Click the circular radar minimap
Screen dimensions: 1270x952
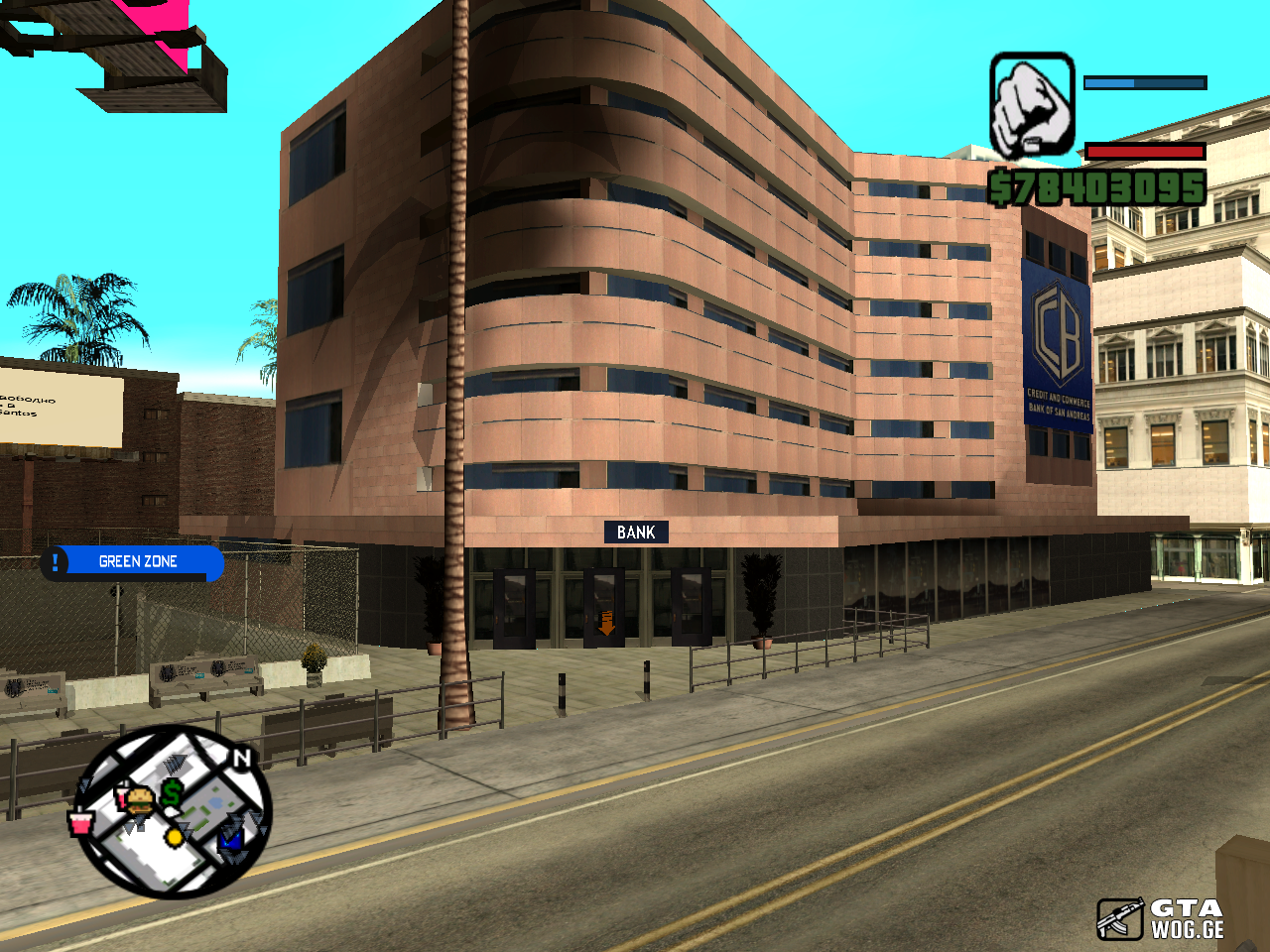pyautogui.click(x=174, y=812)
